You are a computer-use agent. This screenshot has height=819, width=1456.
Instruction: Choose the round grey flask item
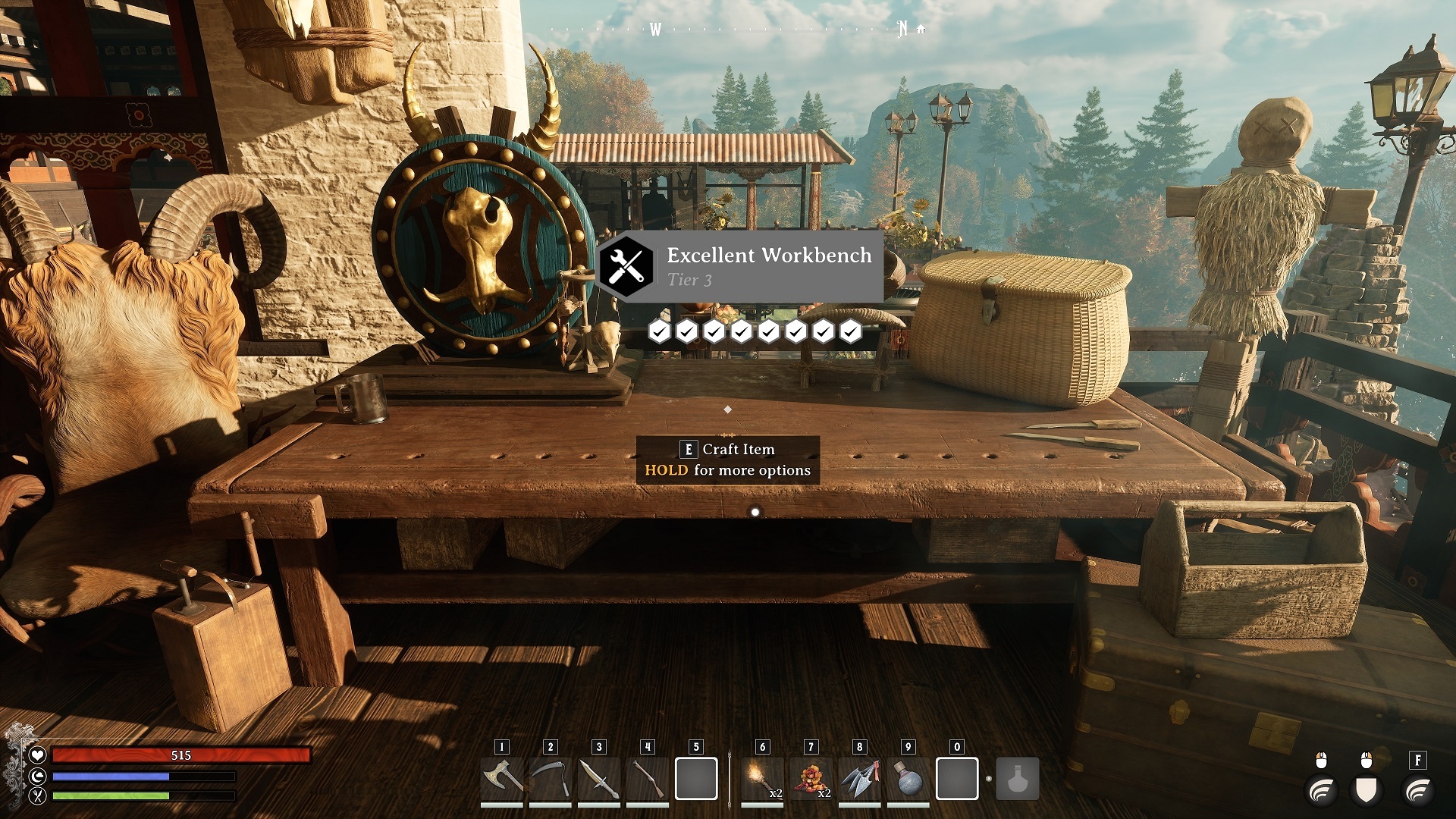[x=908, y=779]
